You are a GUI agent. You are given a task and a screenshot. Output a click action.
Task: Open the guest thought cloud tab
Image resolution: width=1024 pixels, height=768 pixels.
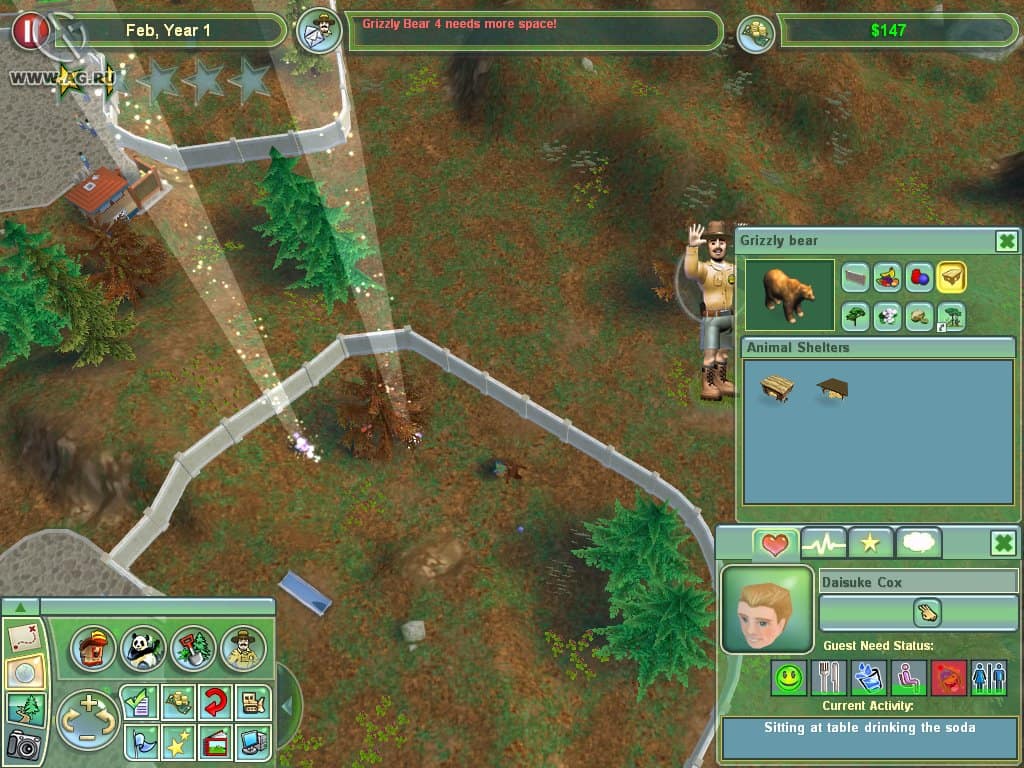click(x=918, y=543)
